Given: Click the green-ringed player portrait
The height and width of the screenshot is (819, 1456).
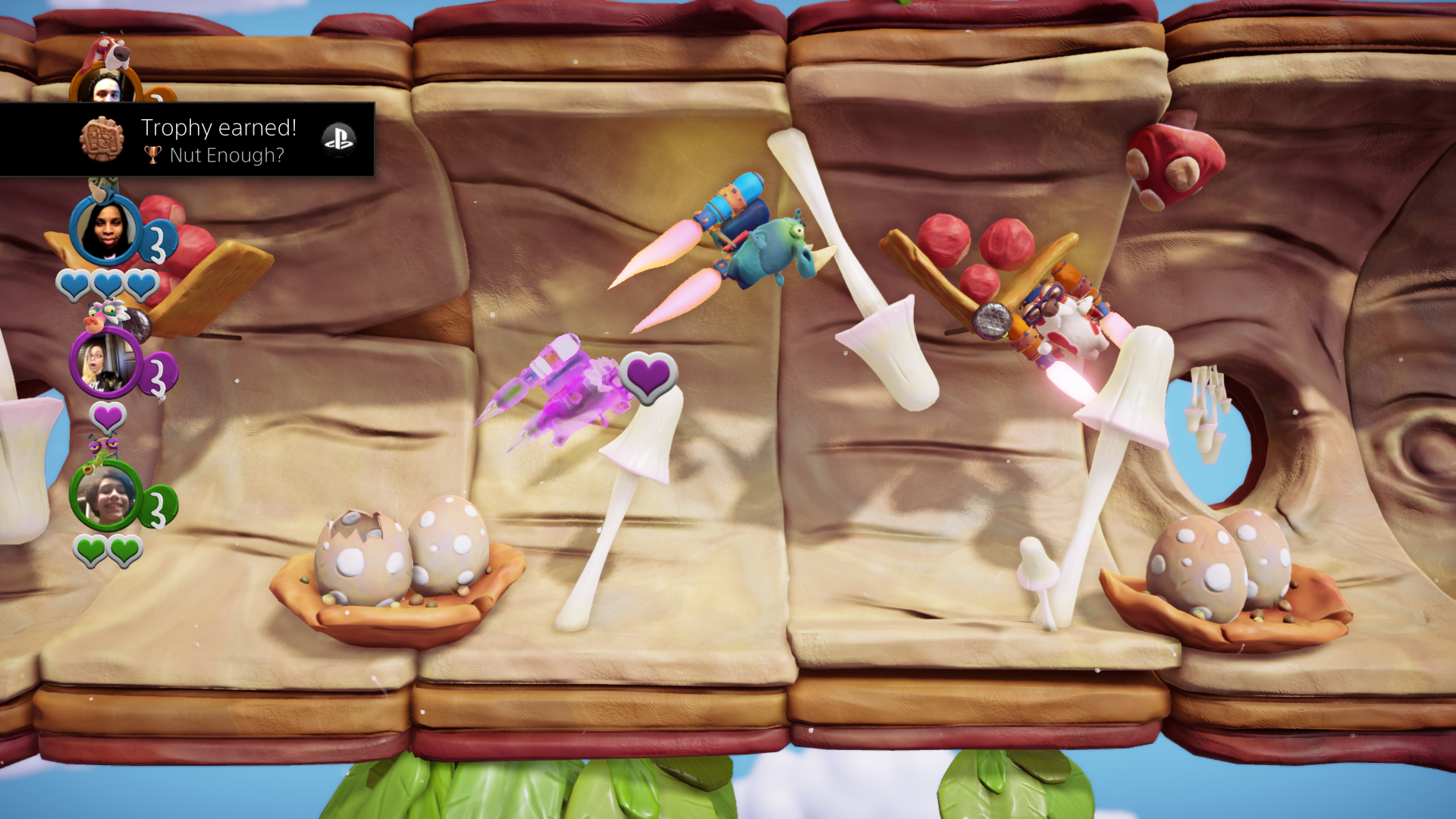Looking at the screenshot, I should [106, 495].
